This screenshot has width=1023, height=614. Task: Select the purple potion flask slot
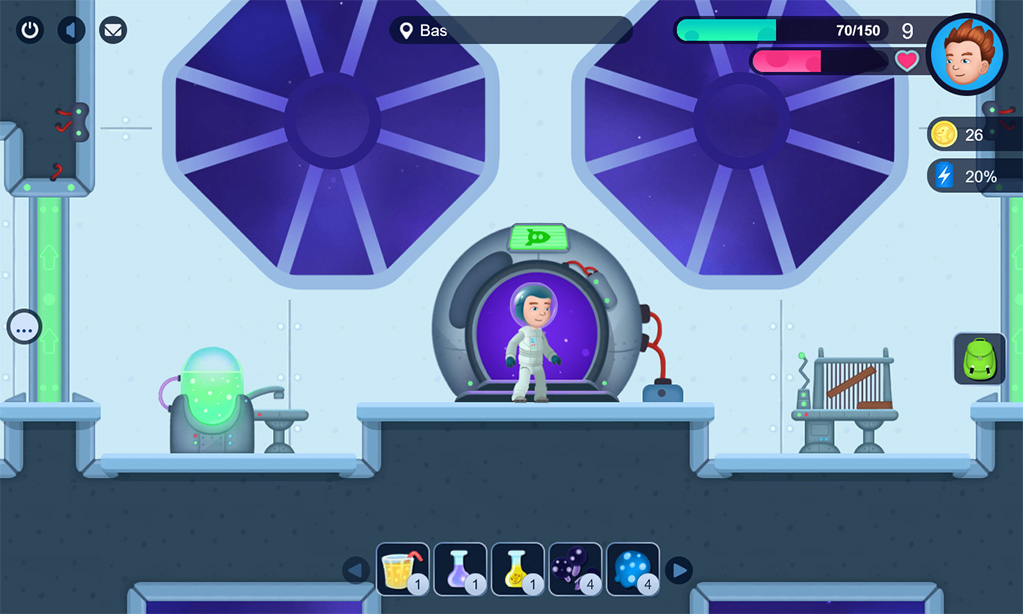460,569
